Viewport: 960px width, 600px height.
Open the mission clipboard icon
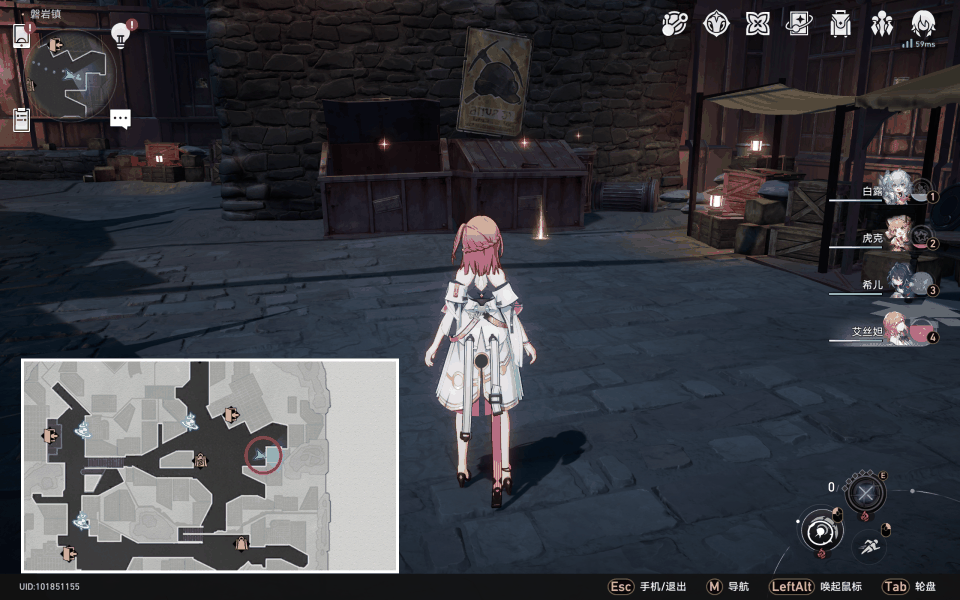21,119
